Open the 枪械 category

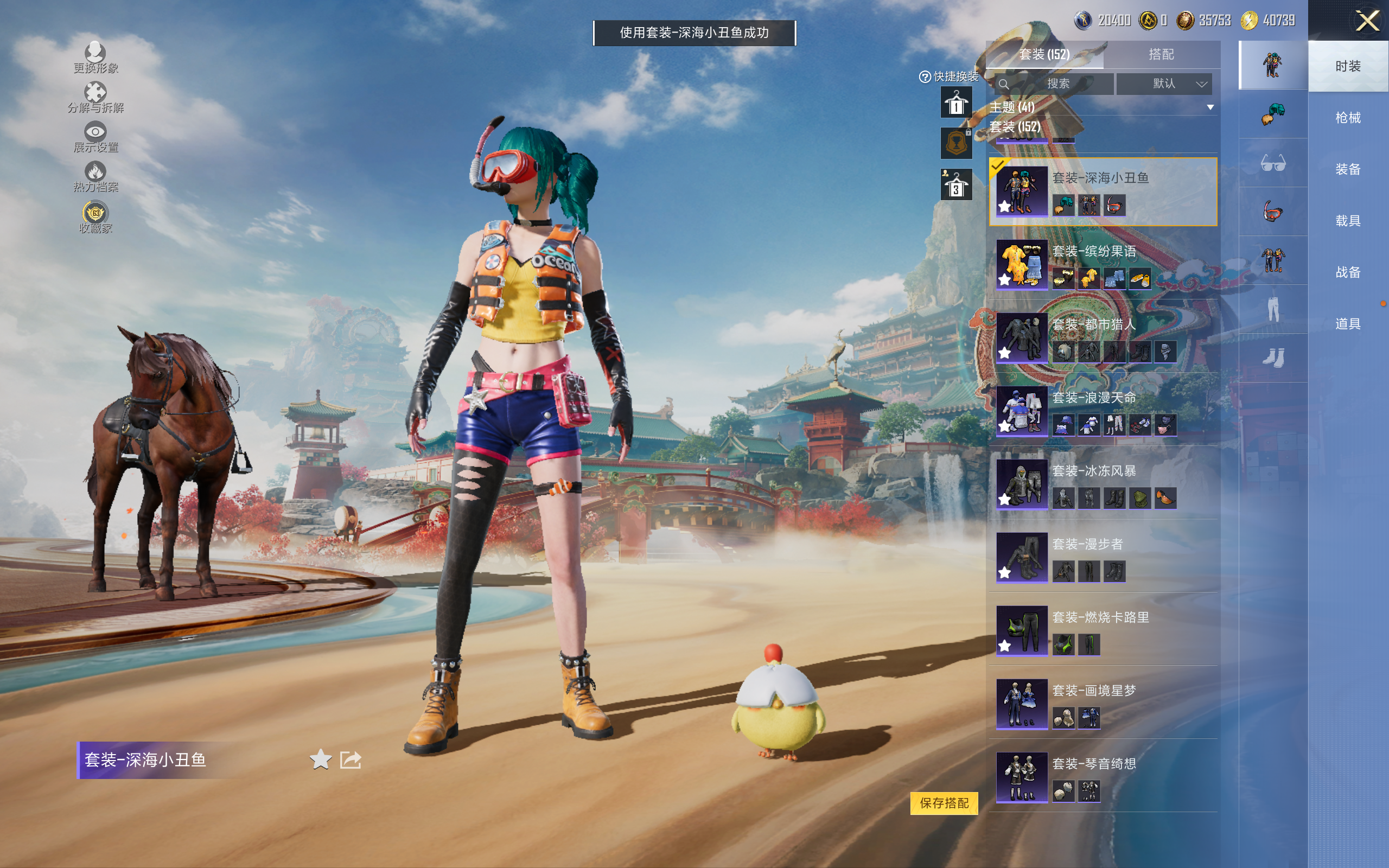[1347, 118]
